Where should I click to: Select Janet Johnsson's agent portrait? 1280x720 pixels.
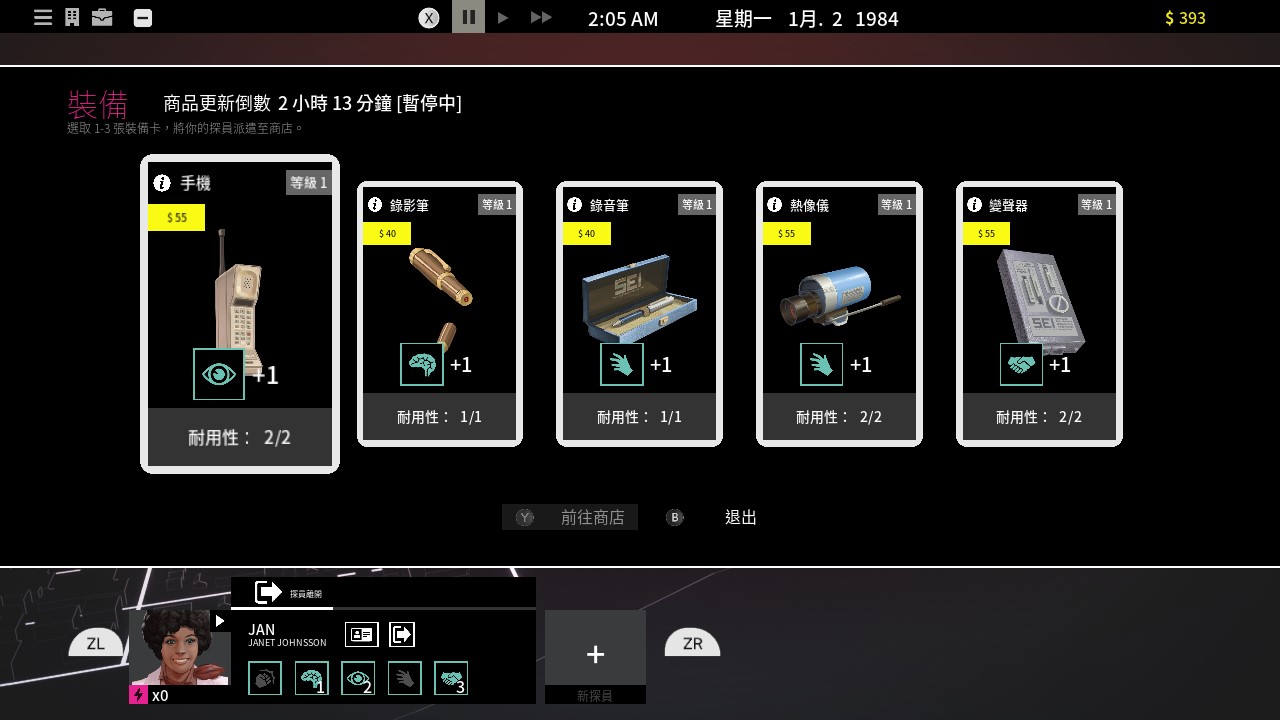click(180, 647)
